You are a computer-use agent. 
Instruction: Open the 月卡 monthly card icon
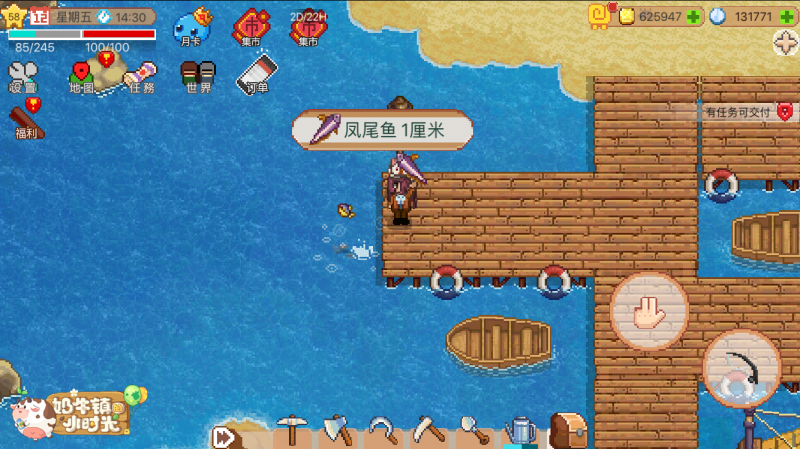190,29
